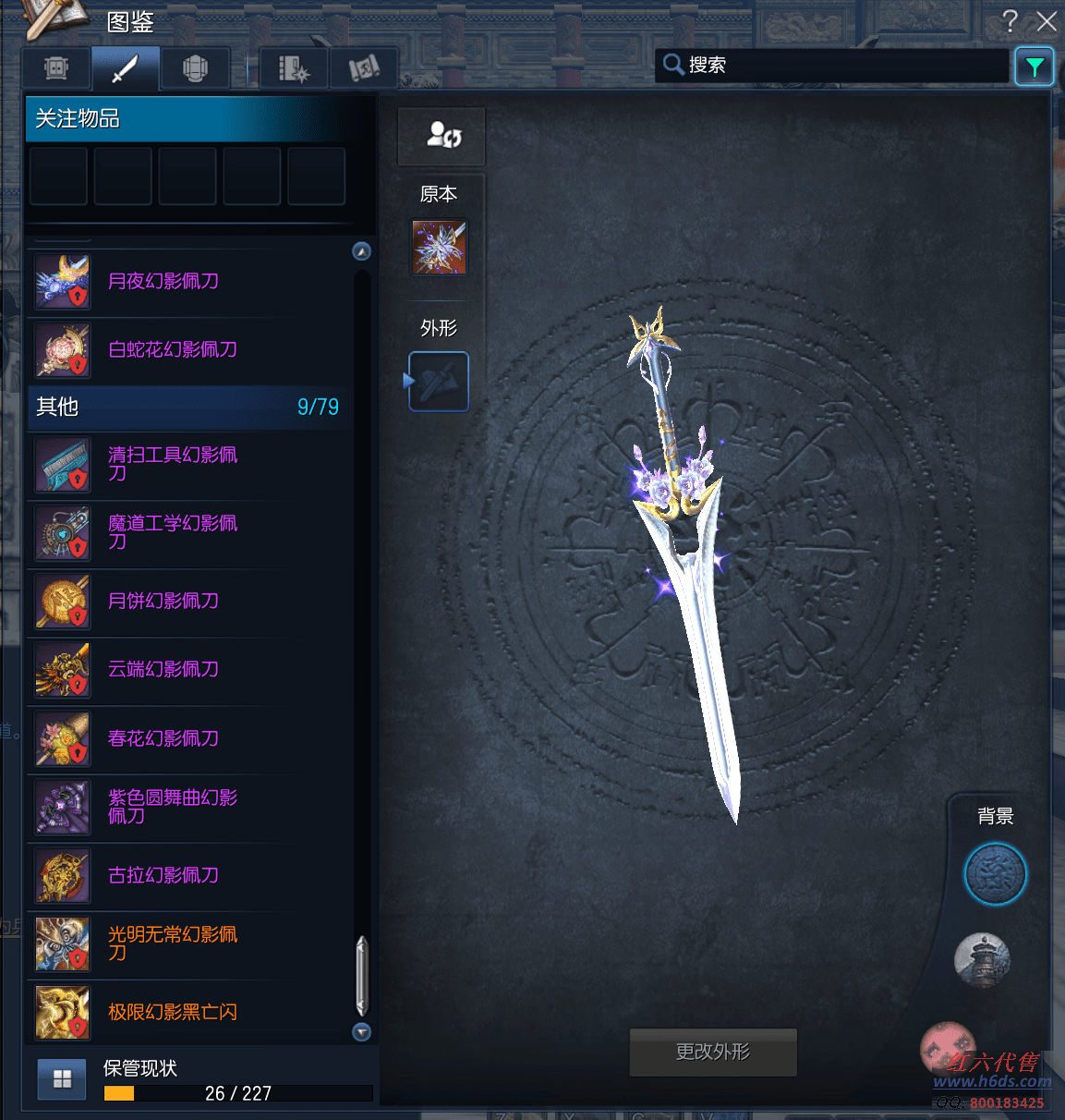Toggle the green filter funnel button
This screenshot has width=1065, height=1120.
[x=1035, y=67]
